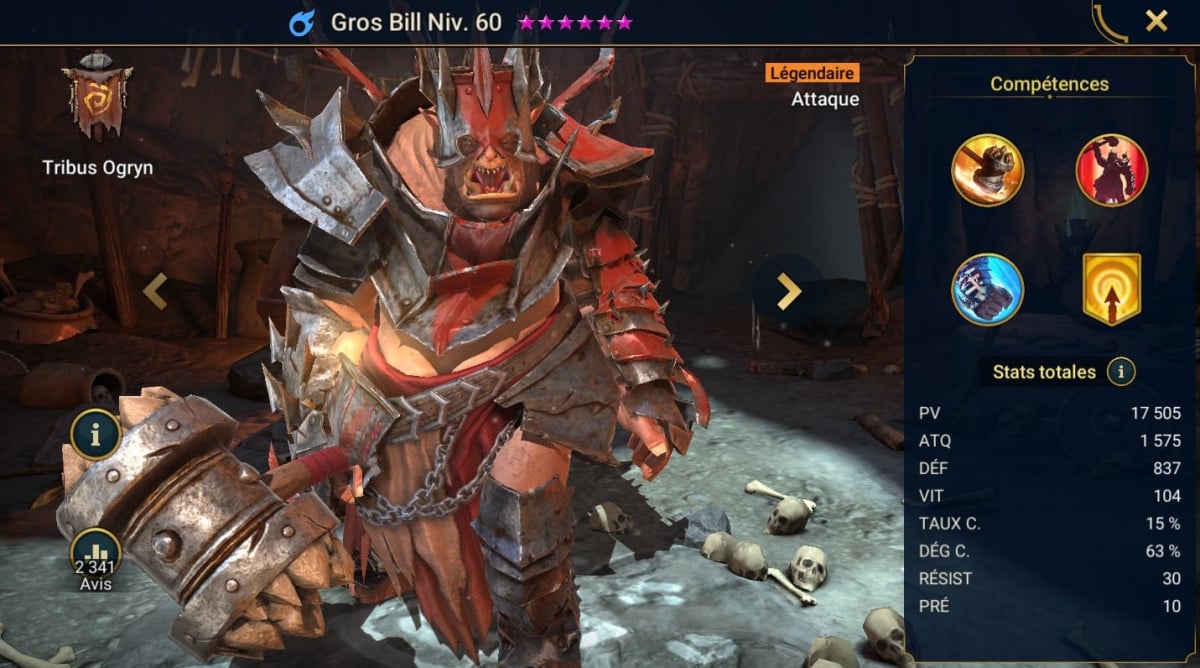Open the champion info round button
Image resolution: width=1200 pixels, height=668 pixels.
click(x=96, y=434)
